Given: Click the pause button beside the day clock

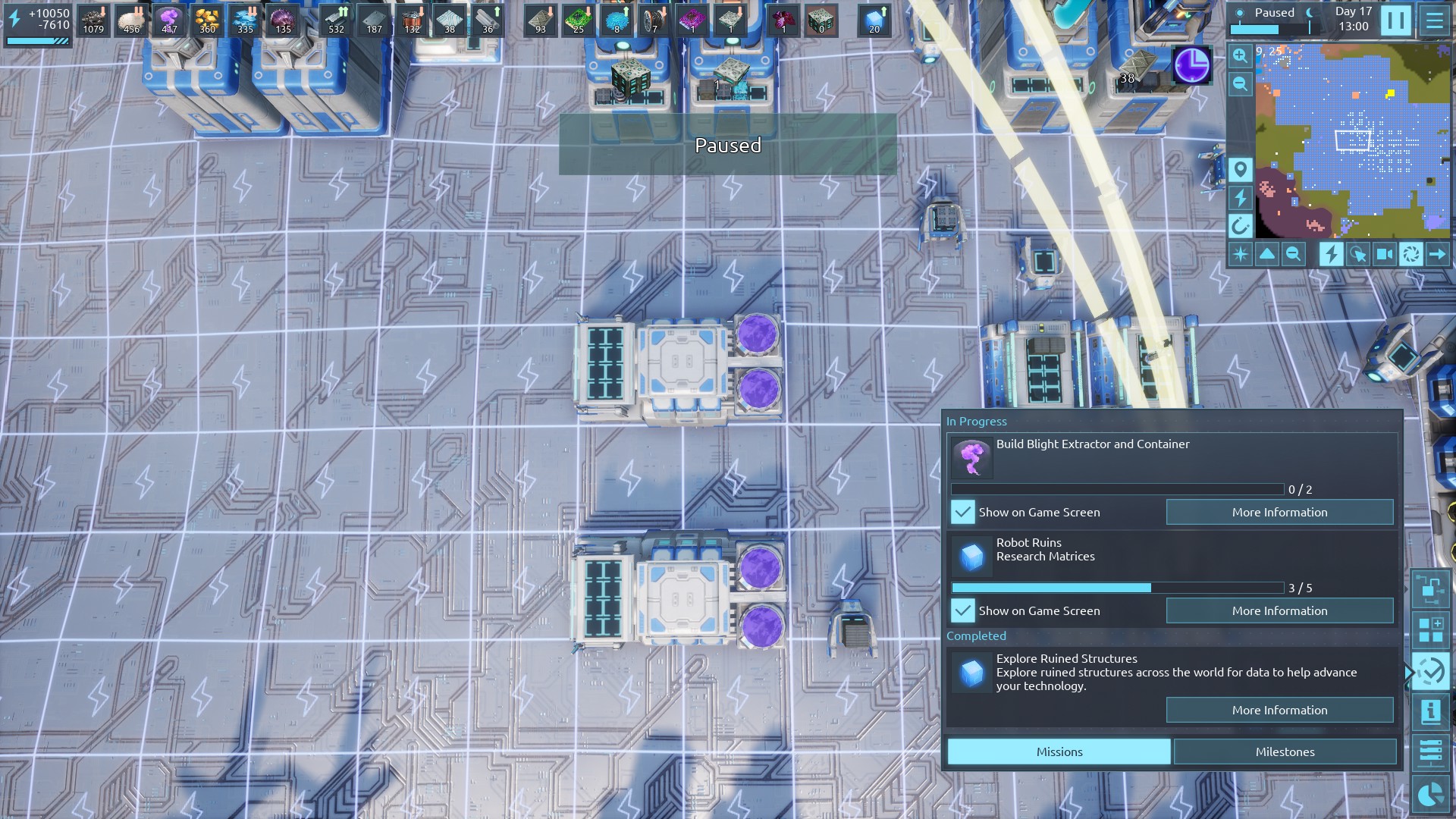Looking at the screenshot, I should pyautogui.click(x=1395, y=20).
